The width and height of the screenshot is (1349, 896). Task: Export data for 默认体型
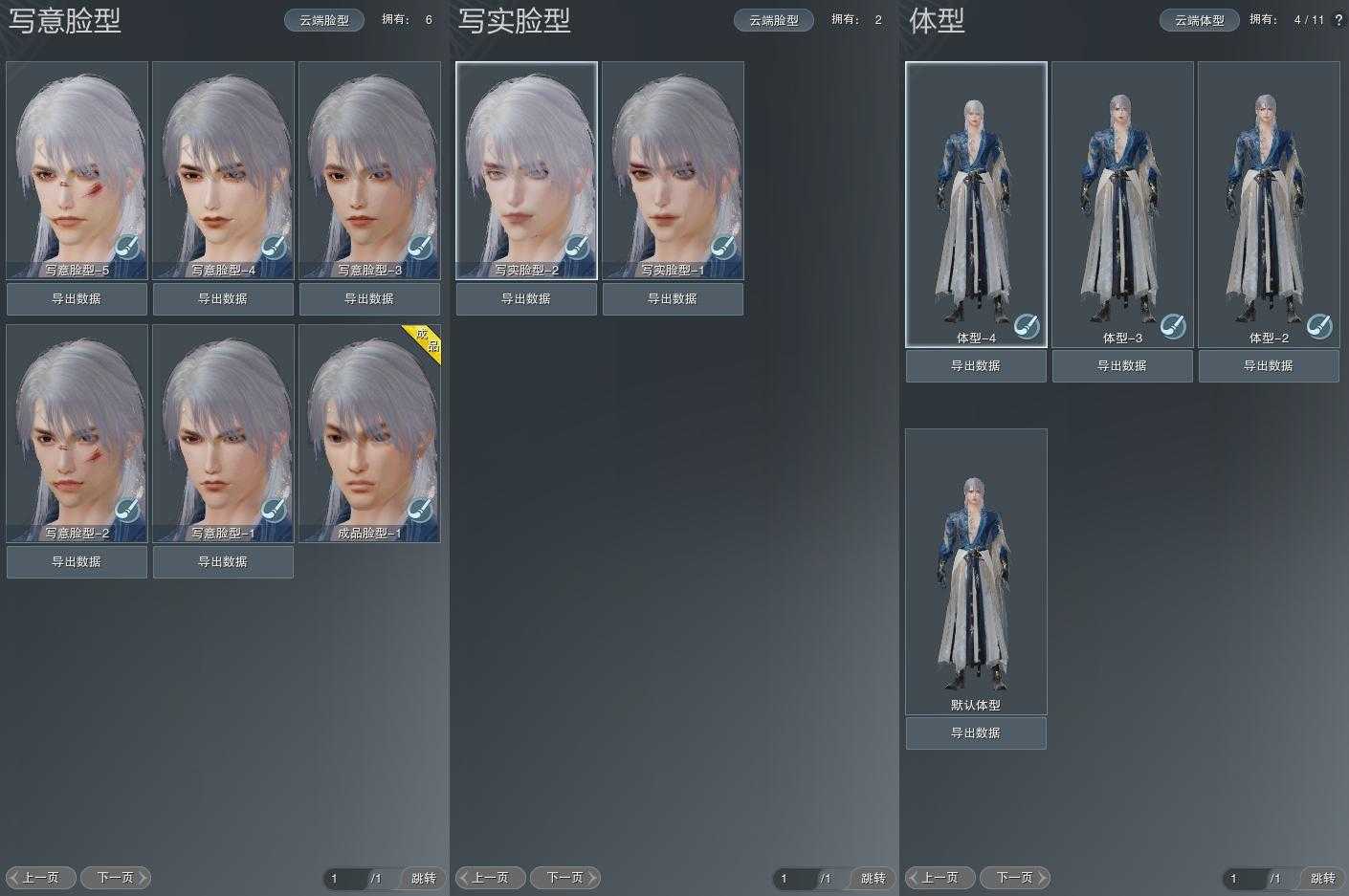(976, 733)
